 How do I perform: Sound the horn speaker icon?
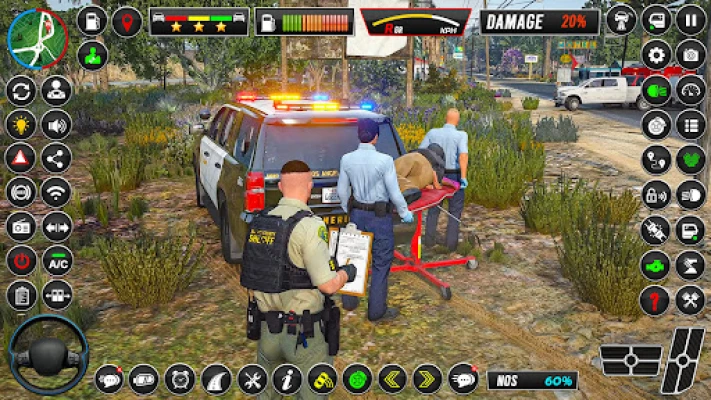click(x=56, y=125)
